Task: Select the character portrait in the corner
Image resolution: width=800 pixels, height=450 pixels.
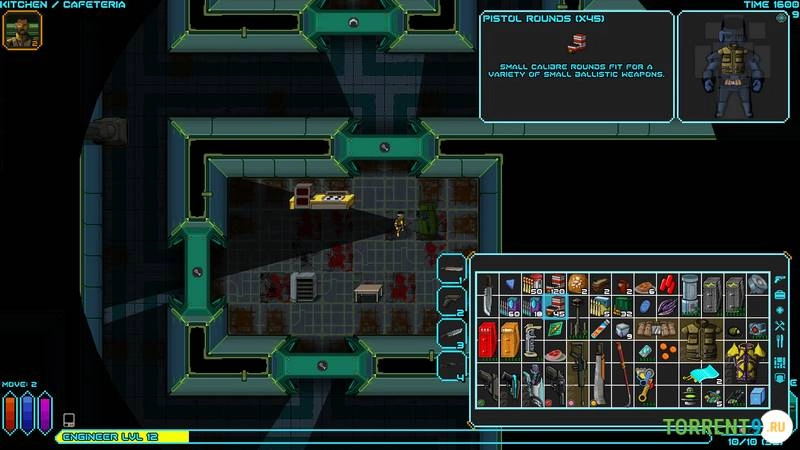Action: point(18,30)
